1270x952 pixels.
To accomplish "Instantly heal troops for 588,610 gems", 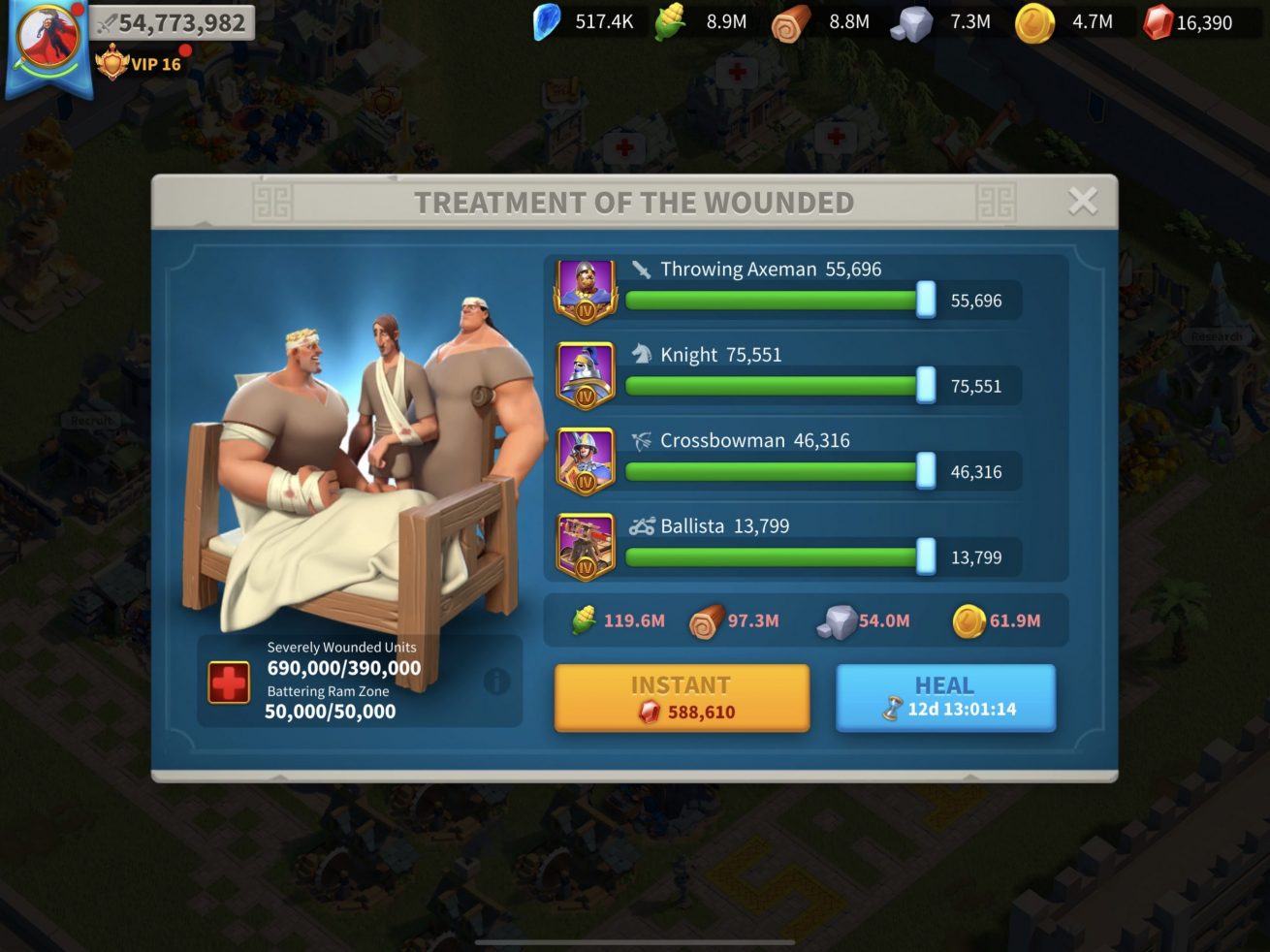I will [682, 698].
